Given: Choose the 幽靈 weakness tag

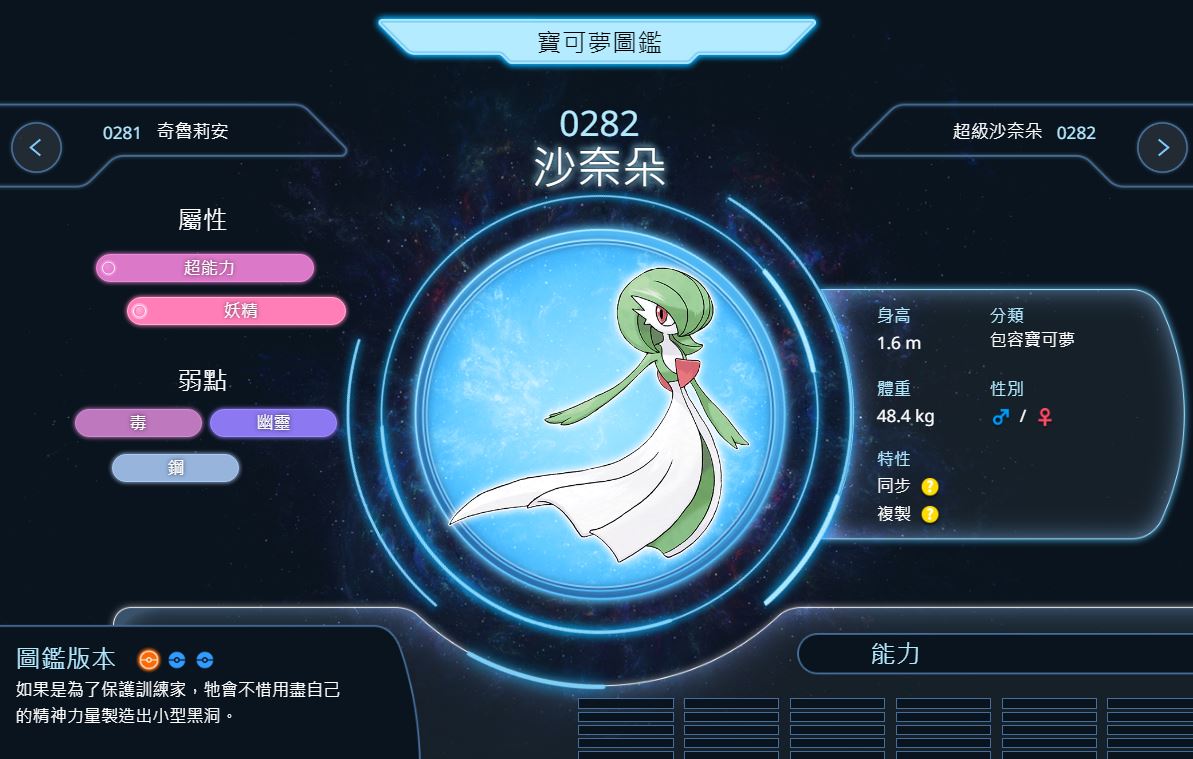Looking at the screenshot, I should point(273,423).
